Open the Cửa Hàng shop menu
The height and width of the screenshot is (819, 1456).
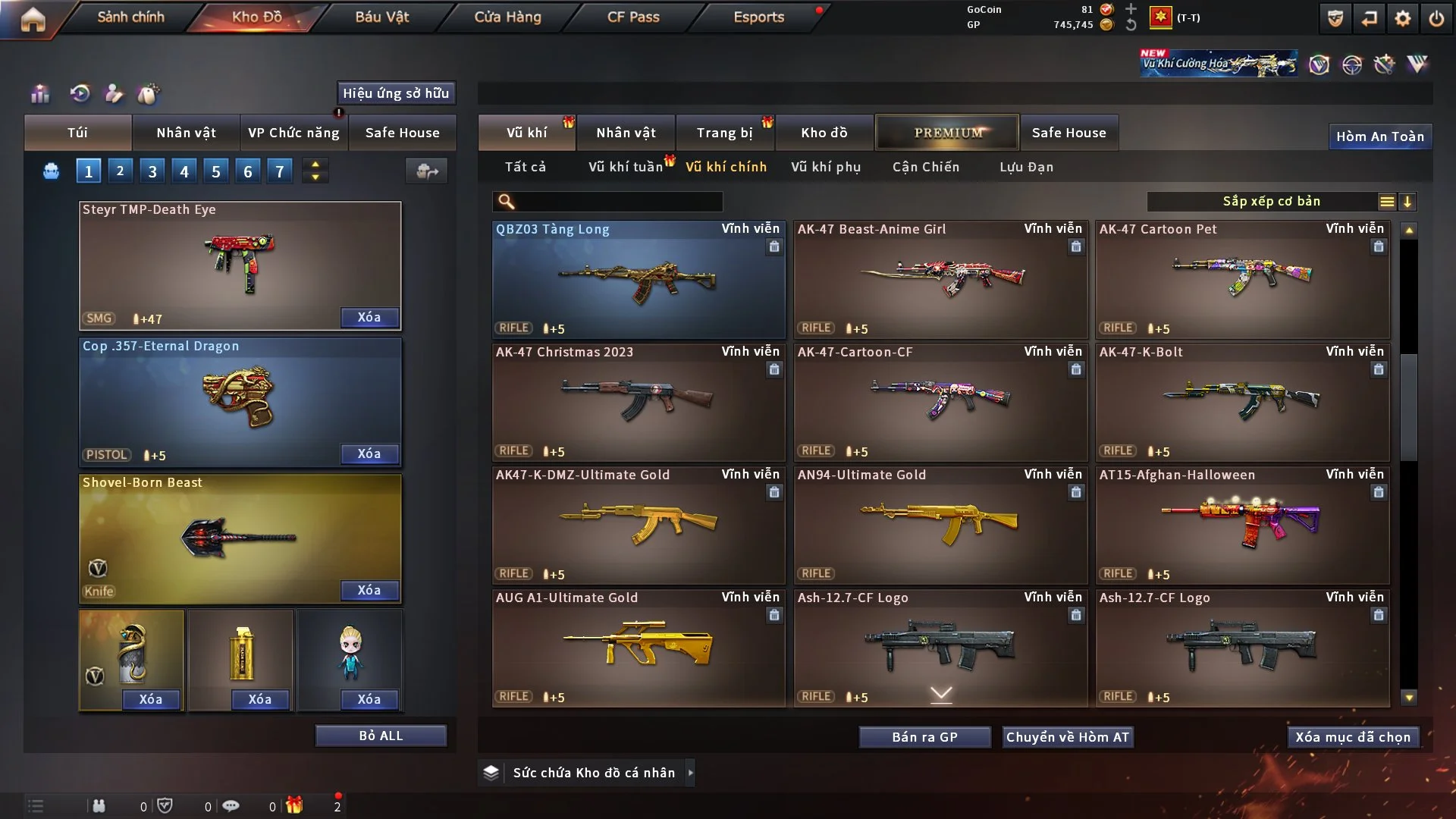click(x=507, y=17)
